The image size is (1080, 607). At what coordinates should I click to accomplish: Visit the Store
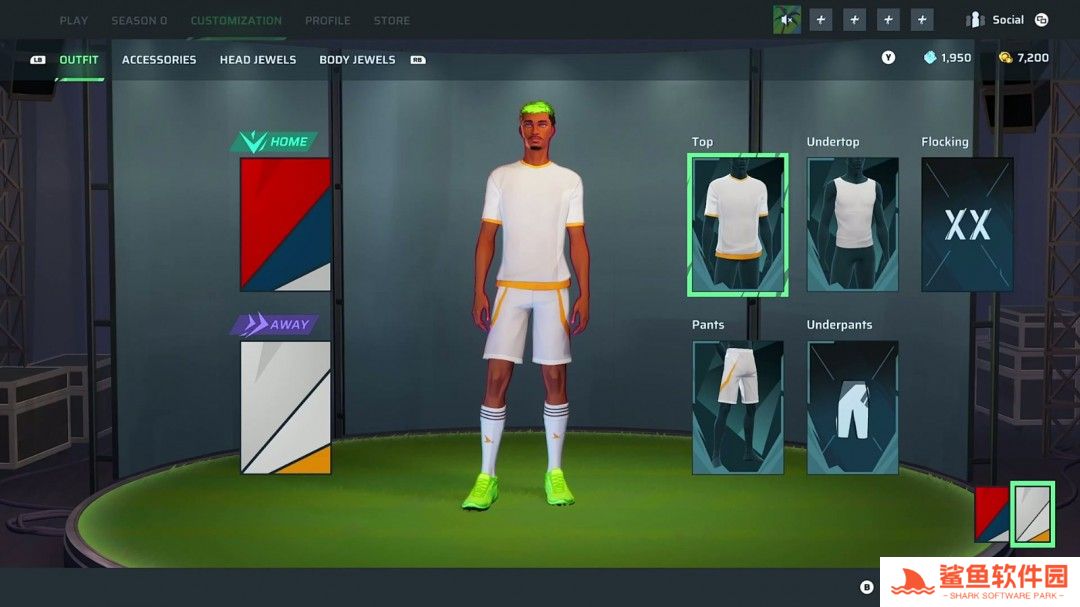pyautogui.click(x=391, y=20)
